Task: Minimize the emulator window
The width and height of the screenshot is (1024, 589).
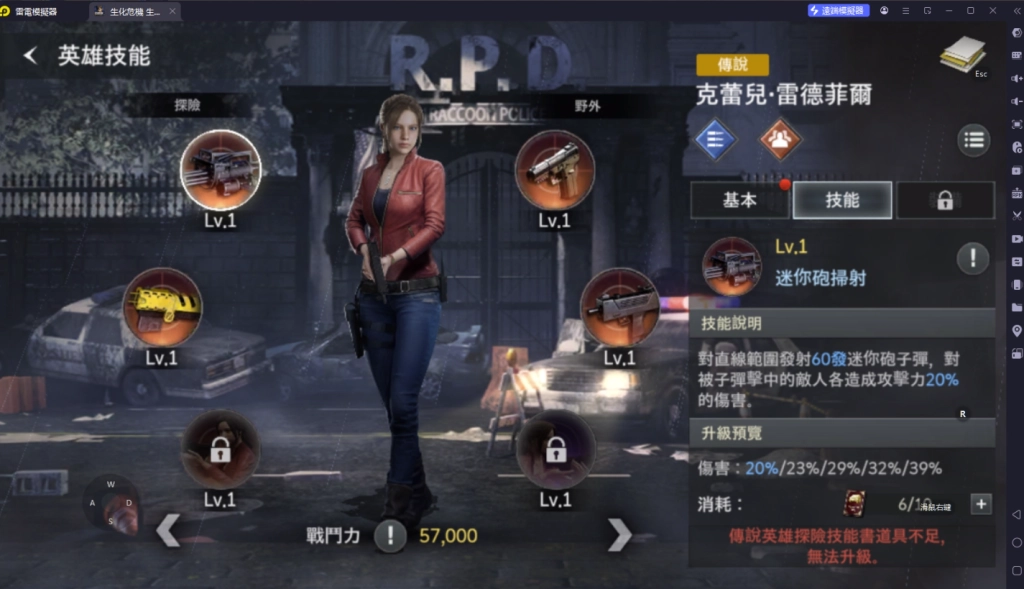Action: (x=949, y=10)
